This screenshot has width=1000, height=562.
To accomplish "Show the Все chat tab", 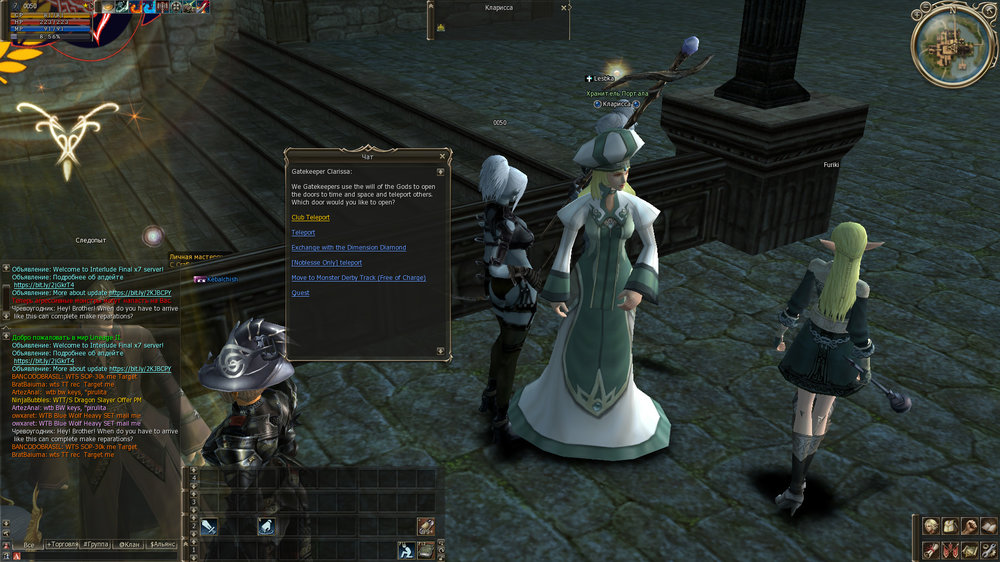I will coord(29,545).
